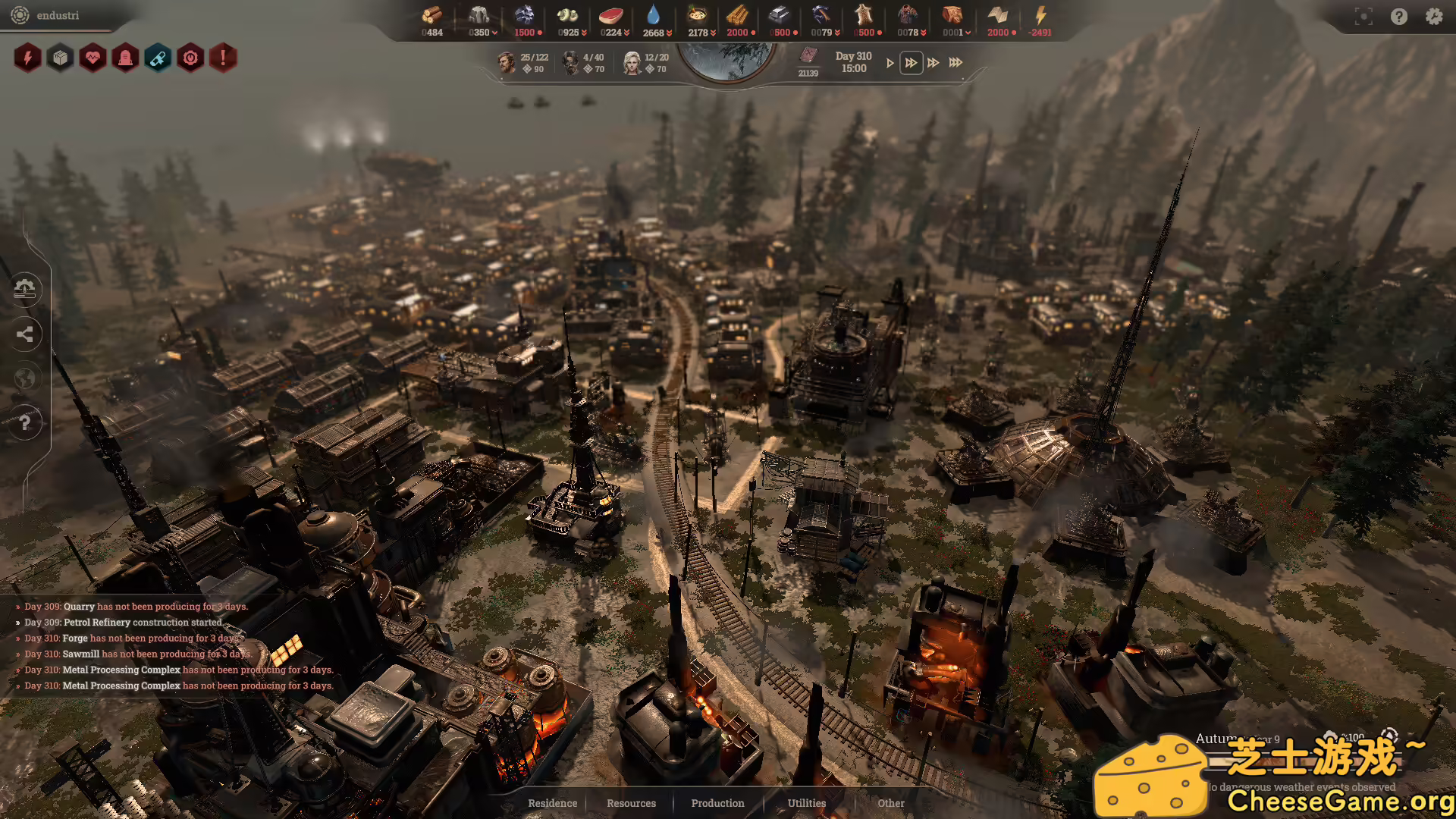Image resolution: width=1456 pixels, height=819 pixels.
Task: Toggle the screenshot focus frame icon
Action: click(x=1363, y=17)
